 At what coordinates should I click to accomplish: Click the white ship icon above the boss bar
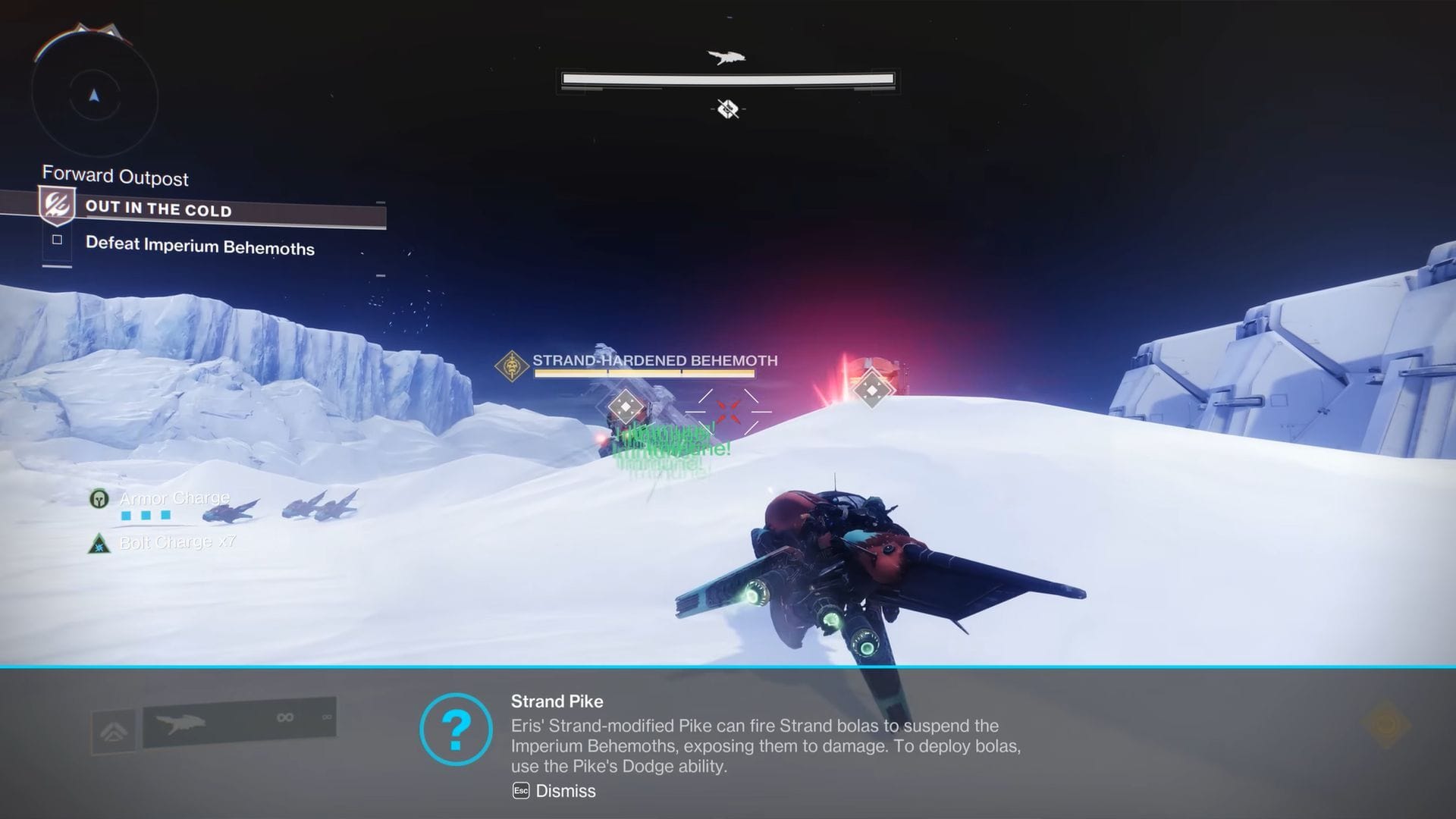pyautogui.click(x=726, y=57)
